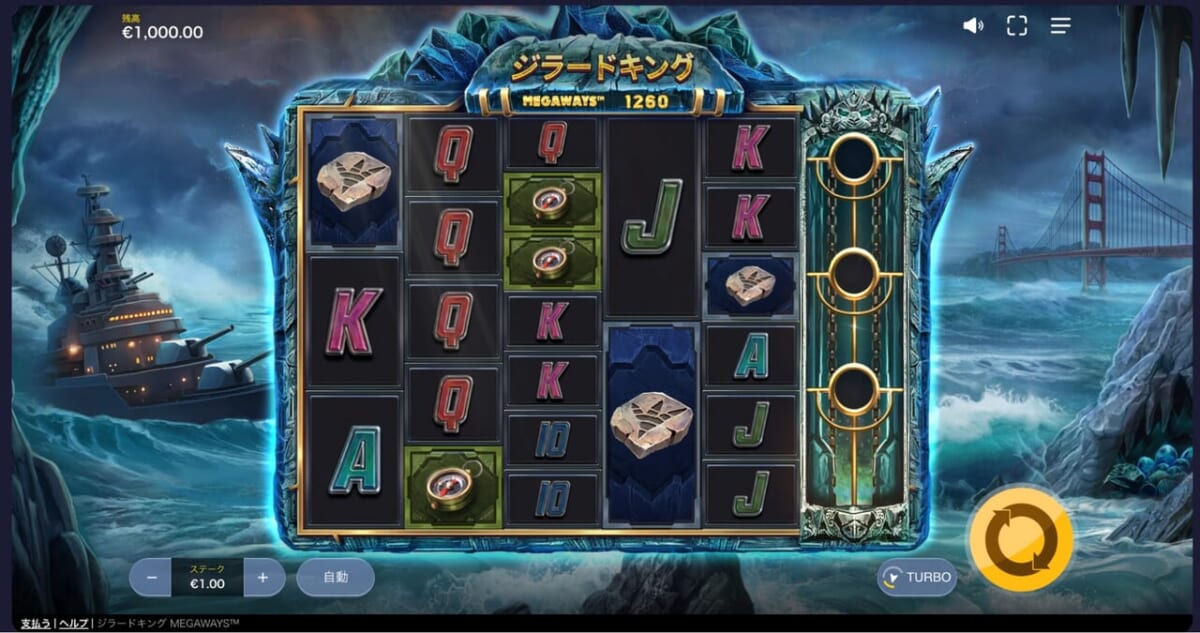Screen dimensions: 1200x633
Task: Decrease the stake with the minus button
Action: [151, 577]
